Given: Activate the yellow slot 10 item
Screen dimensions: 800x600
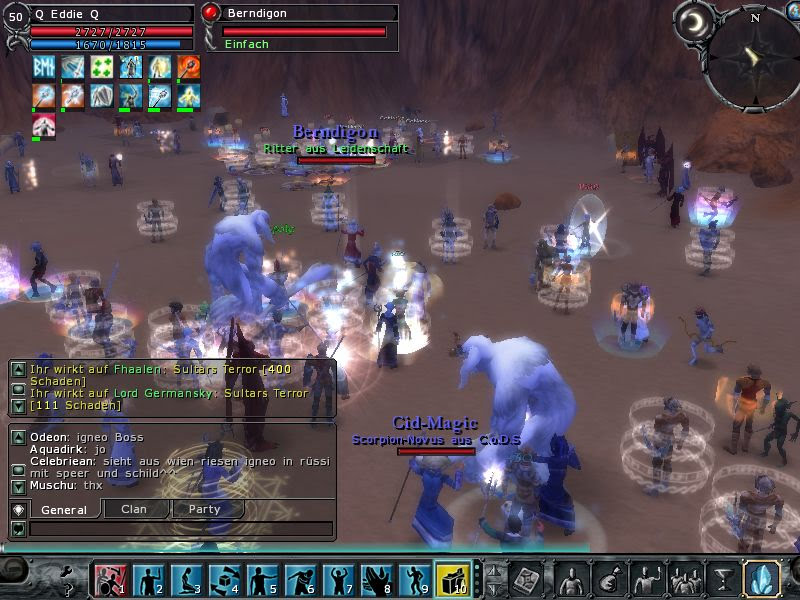Looking at the screenshot, I should (x=452, y=579).
